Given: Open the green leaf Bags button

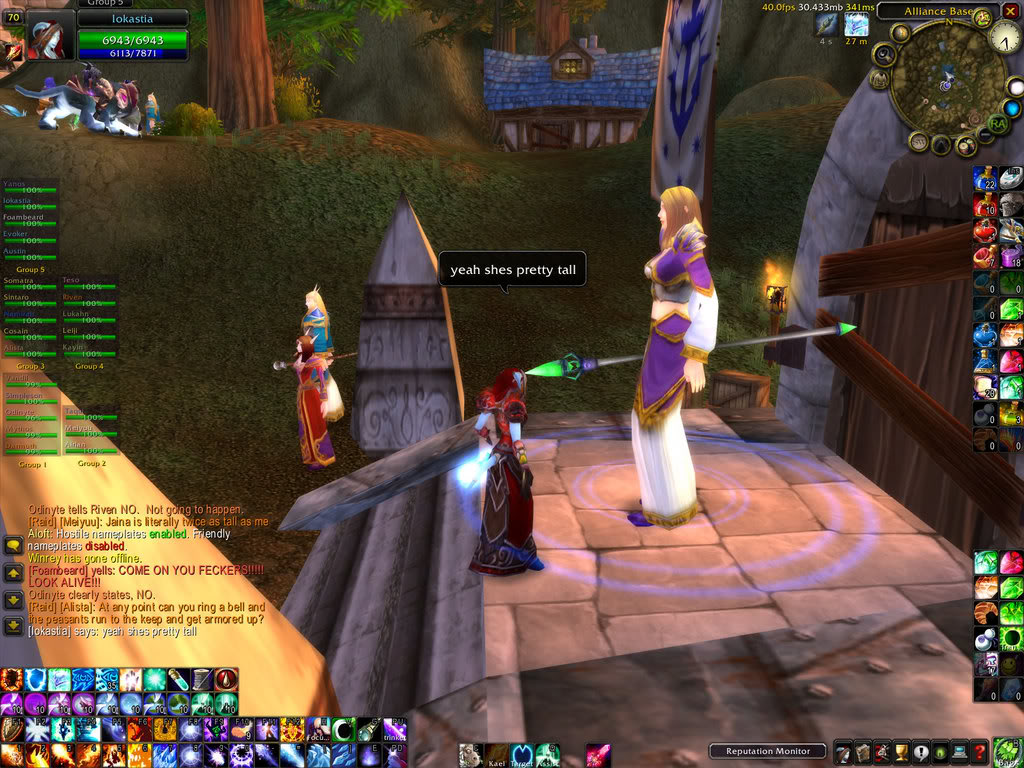Looking at the screenshot, I should 1005,751.
